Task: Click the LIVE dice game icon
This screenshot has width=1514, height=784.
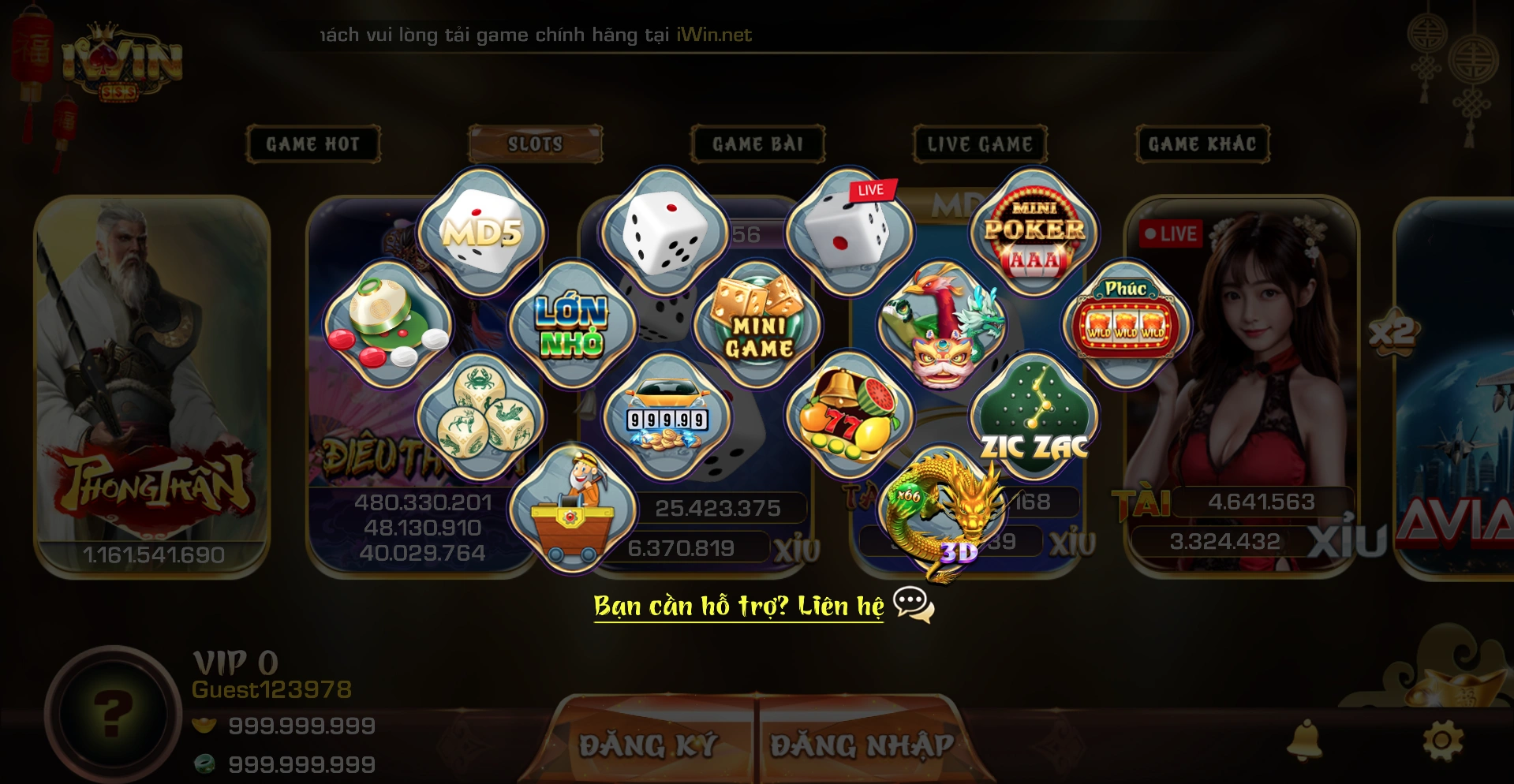Action: tap(850, 232)
